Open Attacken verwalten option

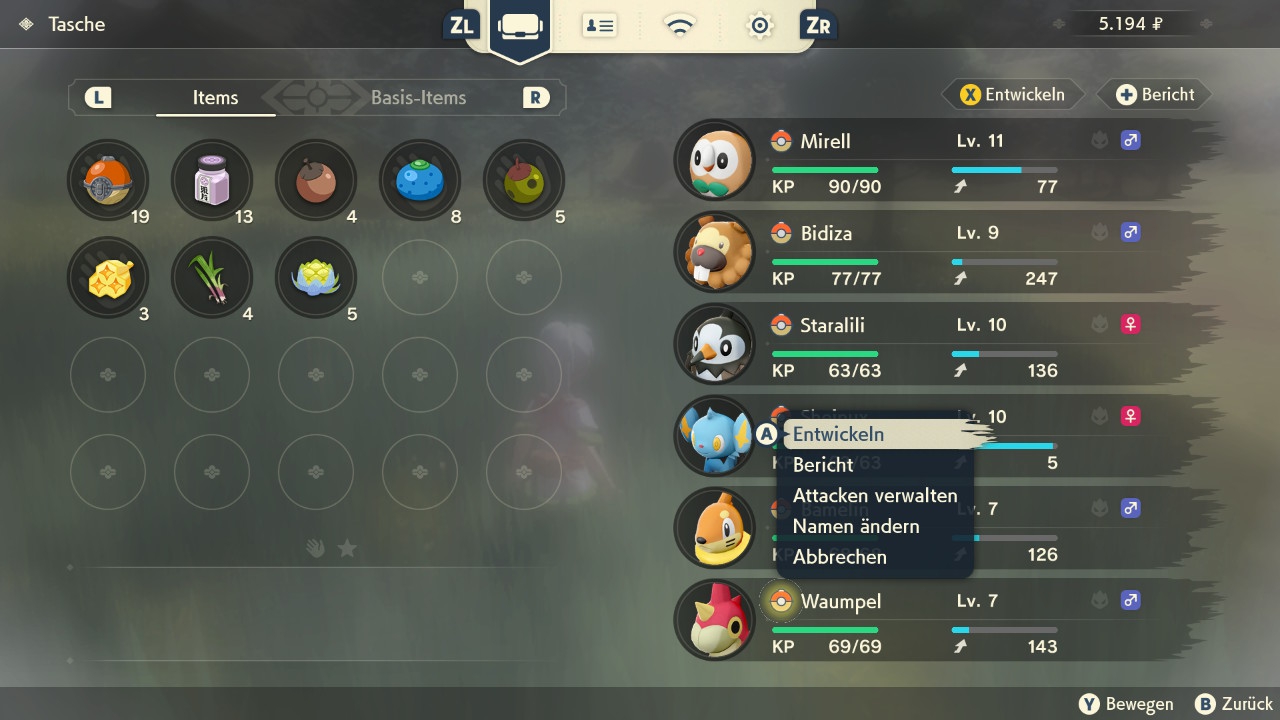click(875, 496)
